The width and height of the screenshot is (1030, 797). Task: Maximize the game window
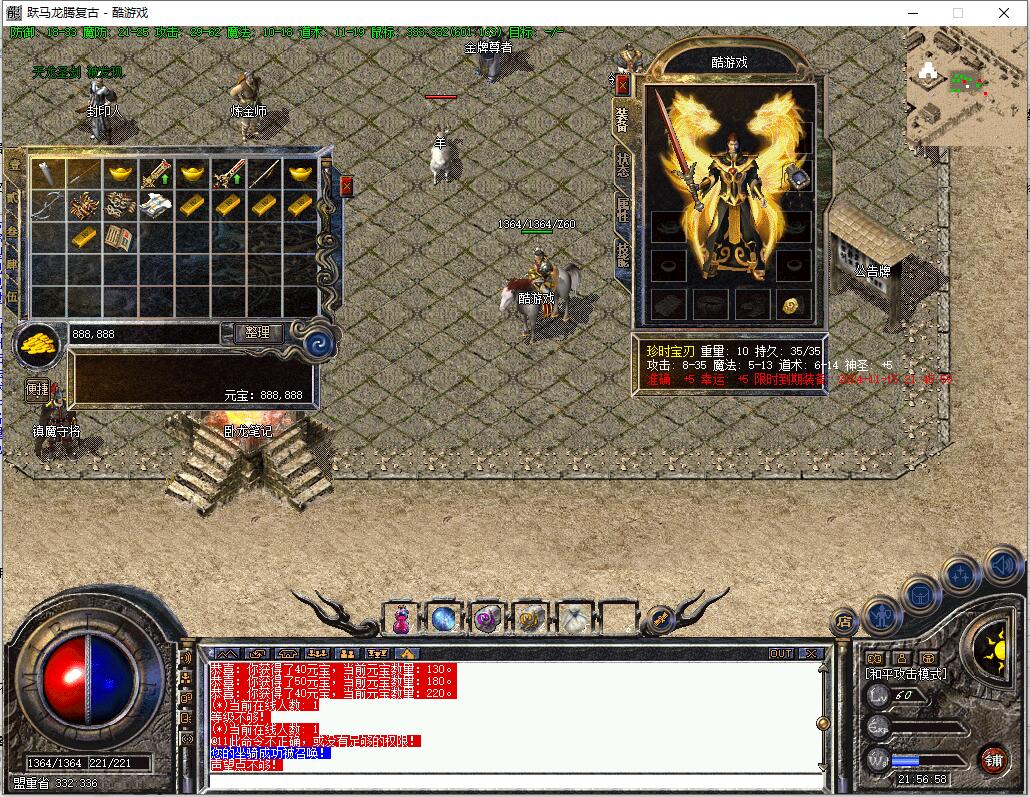pos(957,13)
